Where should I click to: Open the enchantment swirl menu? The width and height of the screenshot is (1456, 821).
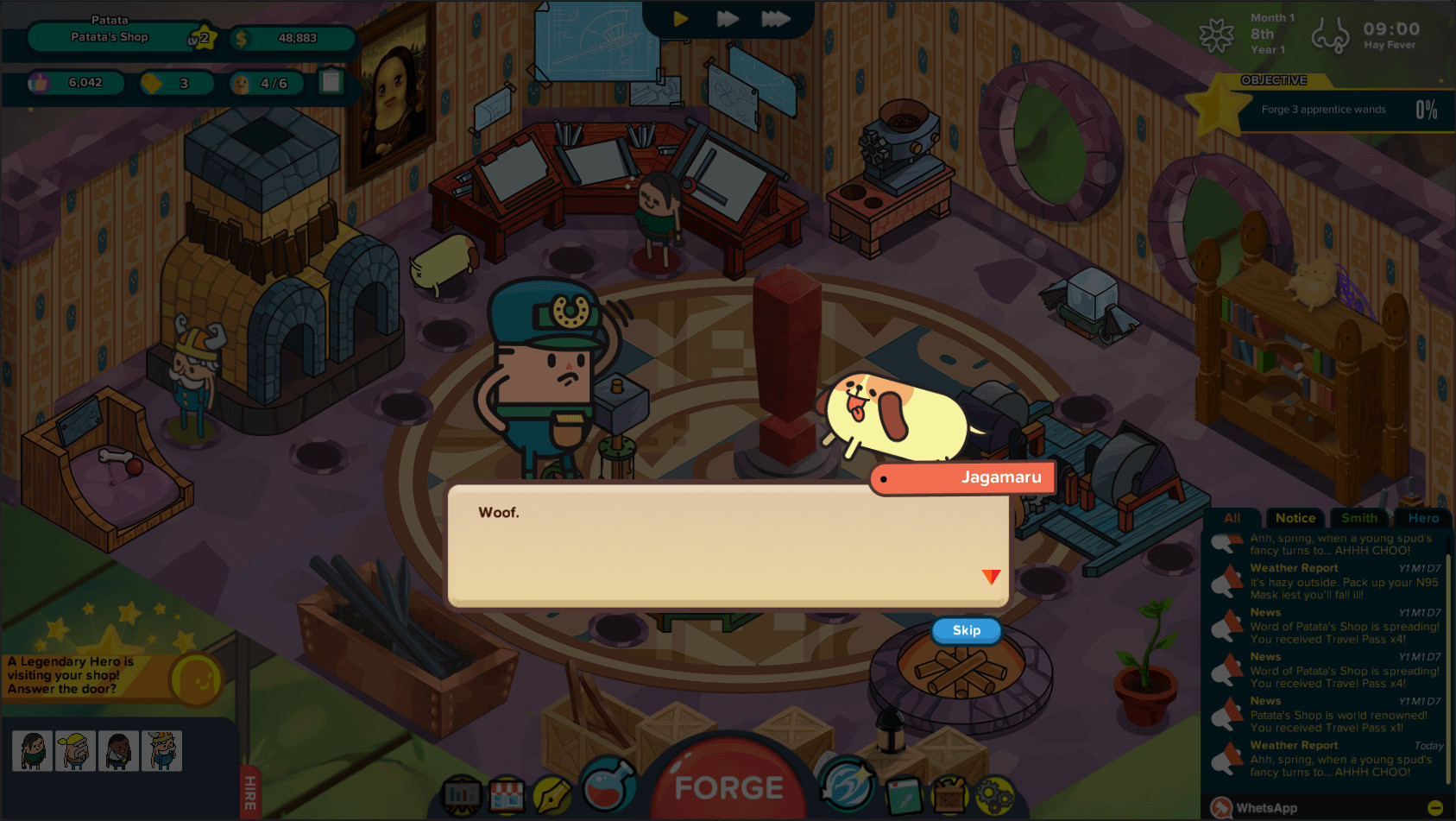[848, 788]
